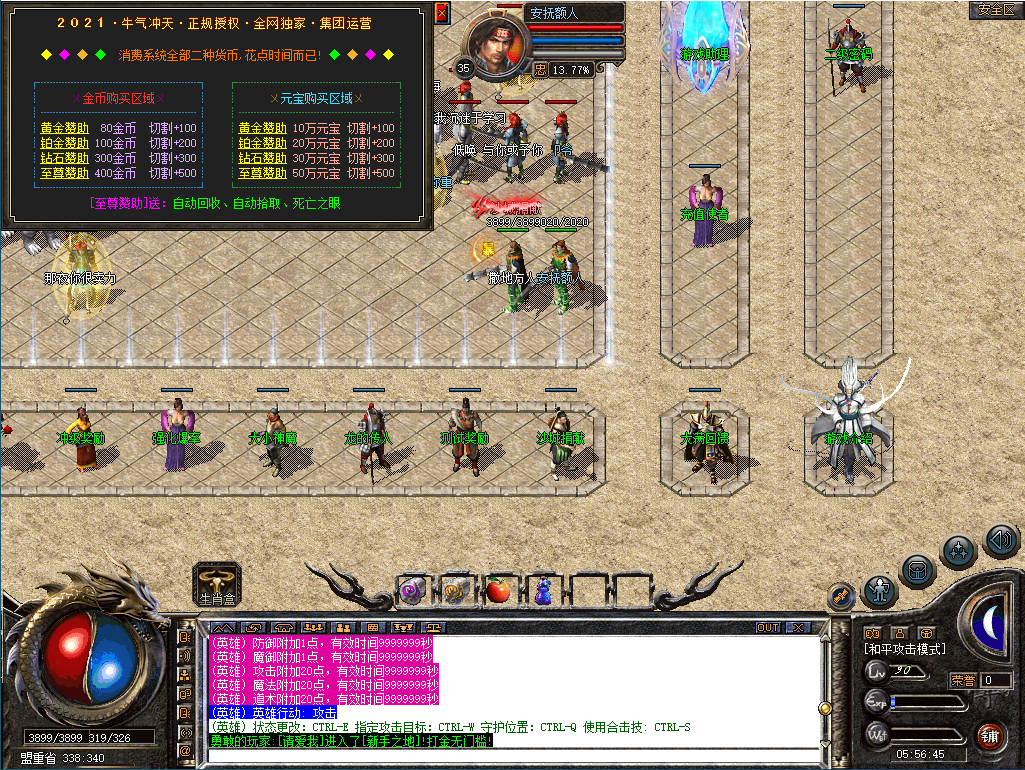Image resolution: width=1025 pixels, height=770 pixels.
Task: Toggle sound with the speaker button
Action: 1000,540
